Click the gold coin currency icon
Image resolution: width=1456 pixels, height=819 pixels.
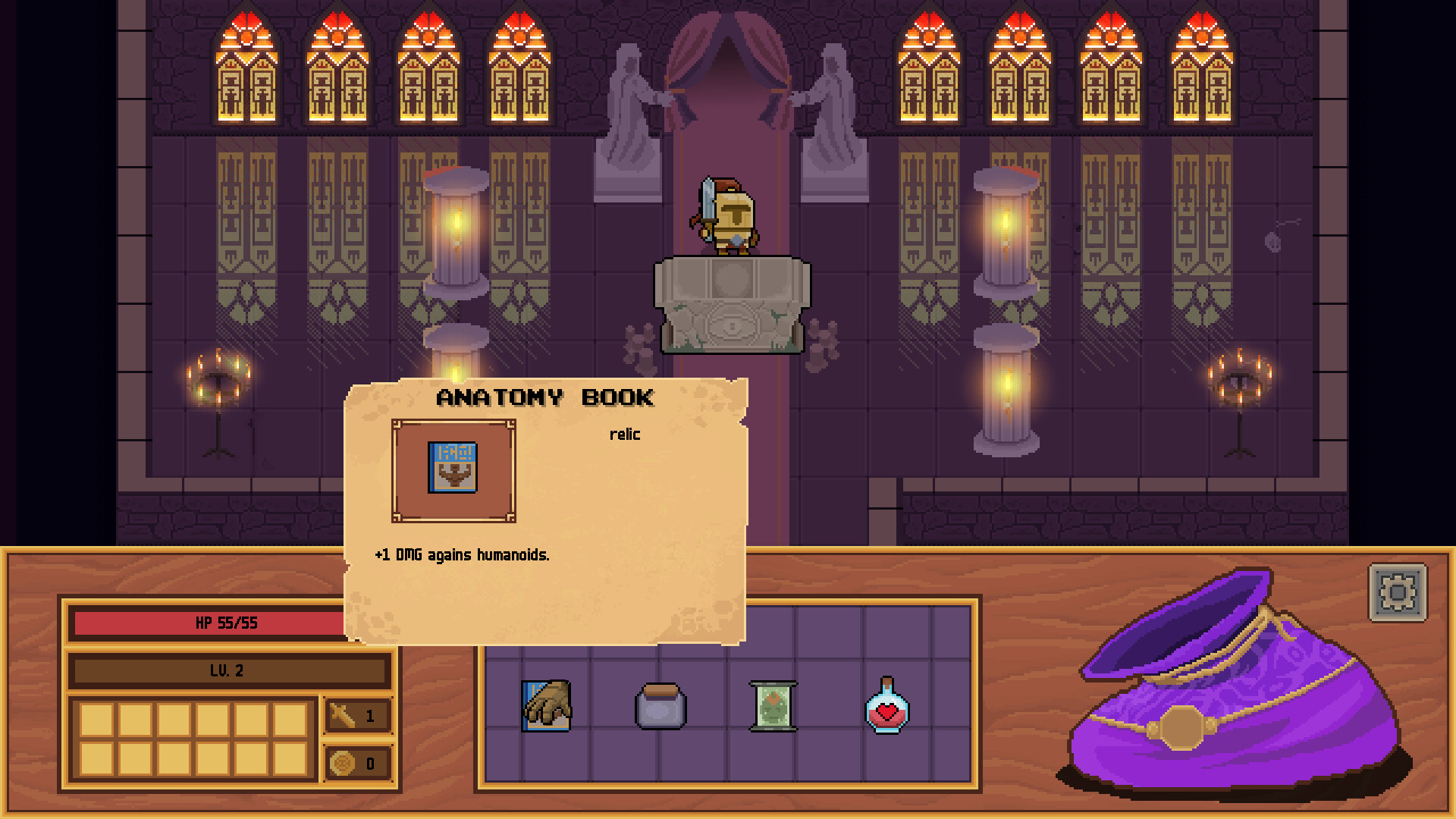342,764
